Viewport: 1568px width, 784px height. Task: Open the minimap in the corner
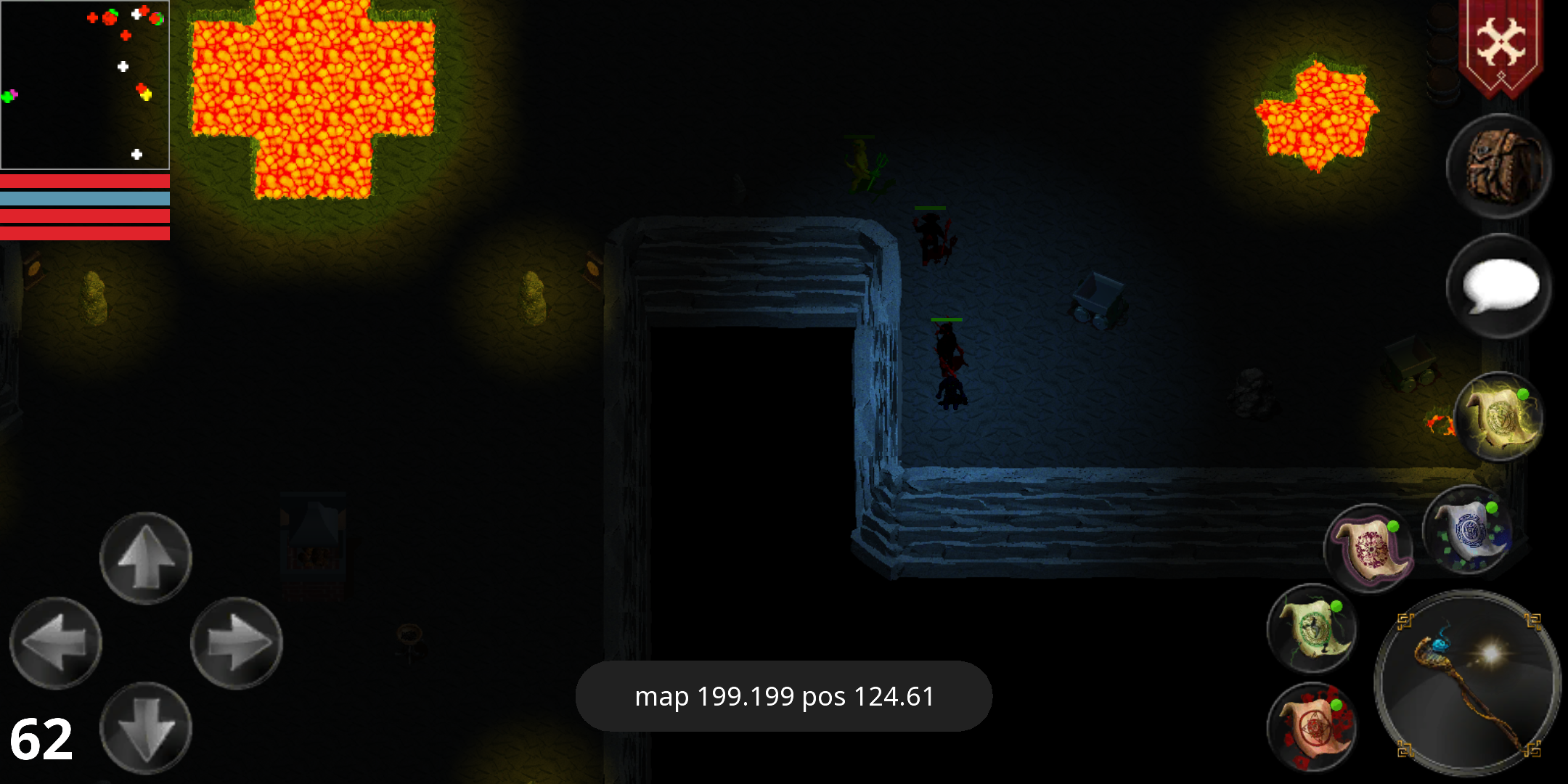click(85, 83)
